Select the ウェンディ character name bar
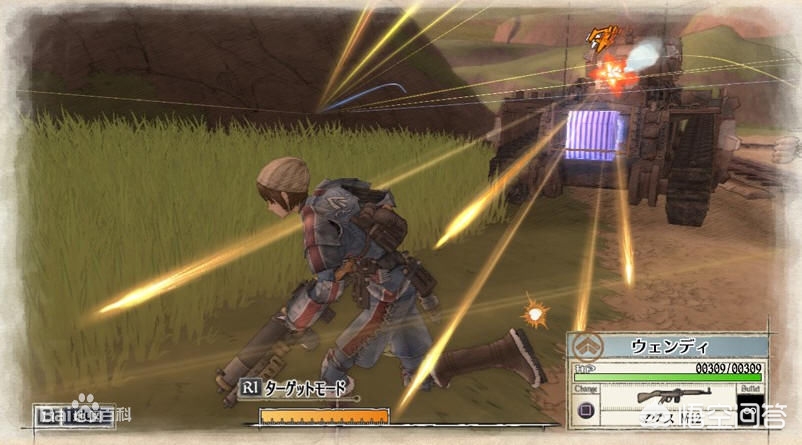 click(670, 346)
